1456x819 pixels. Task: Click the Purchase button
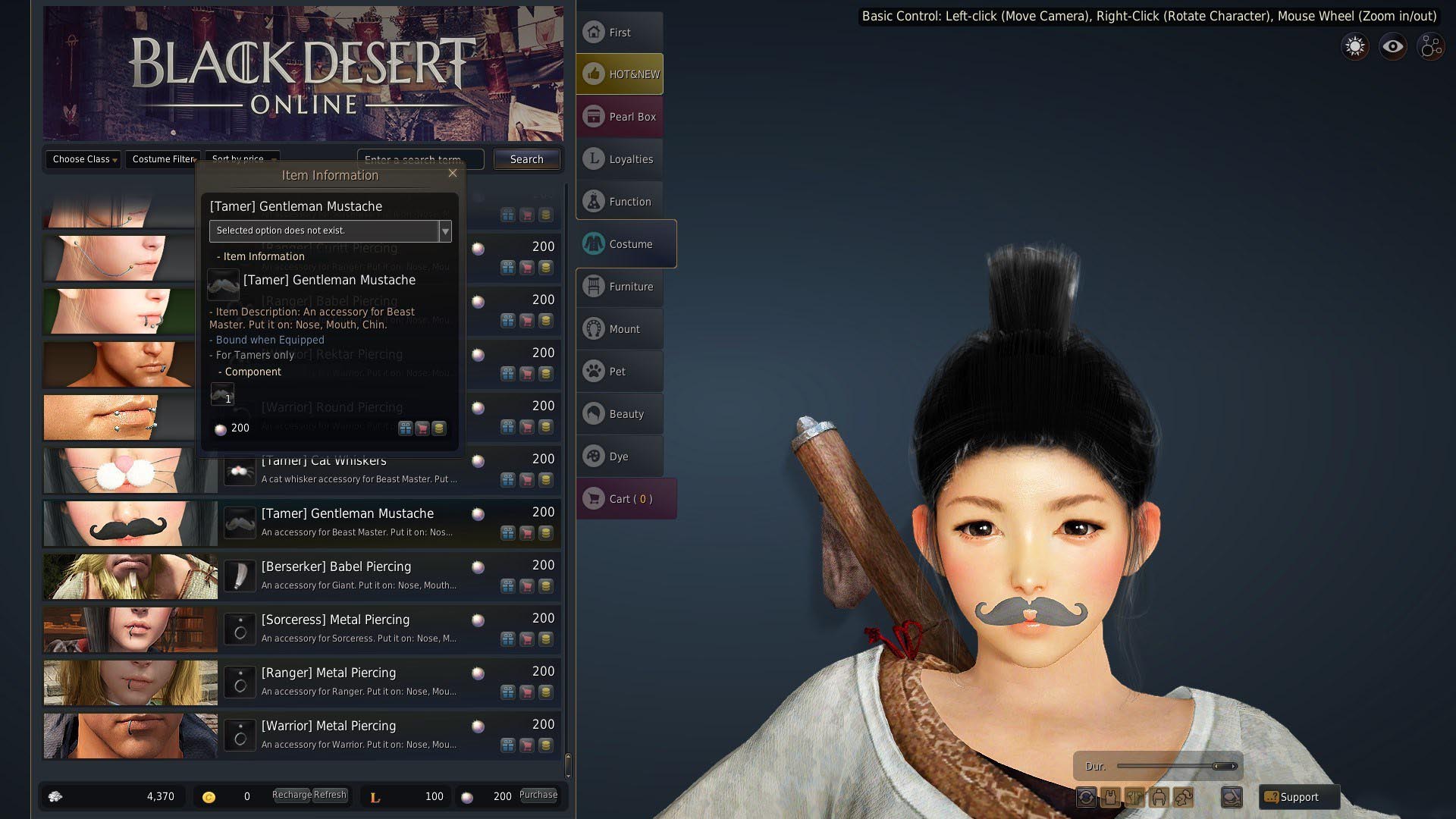click(538, 795)
